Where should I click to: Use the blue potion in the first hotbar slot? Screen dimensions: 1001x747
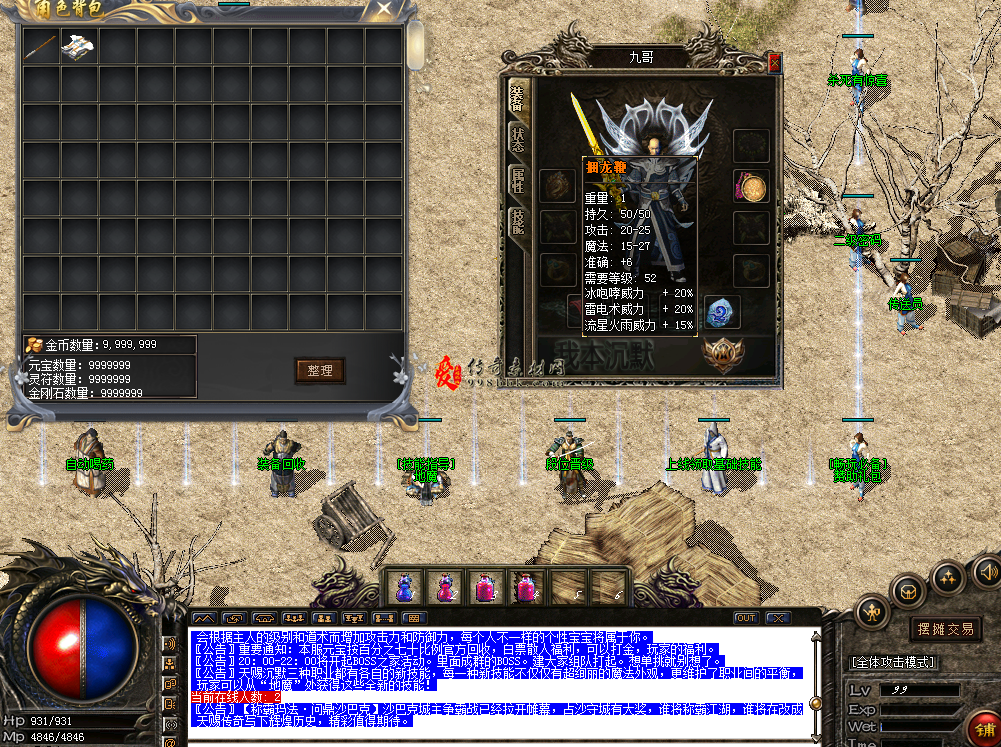click(x=404, y=587)
